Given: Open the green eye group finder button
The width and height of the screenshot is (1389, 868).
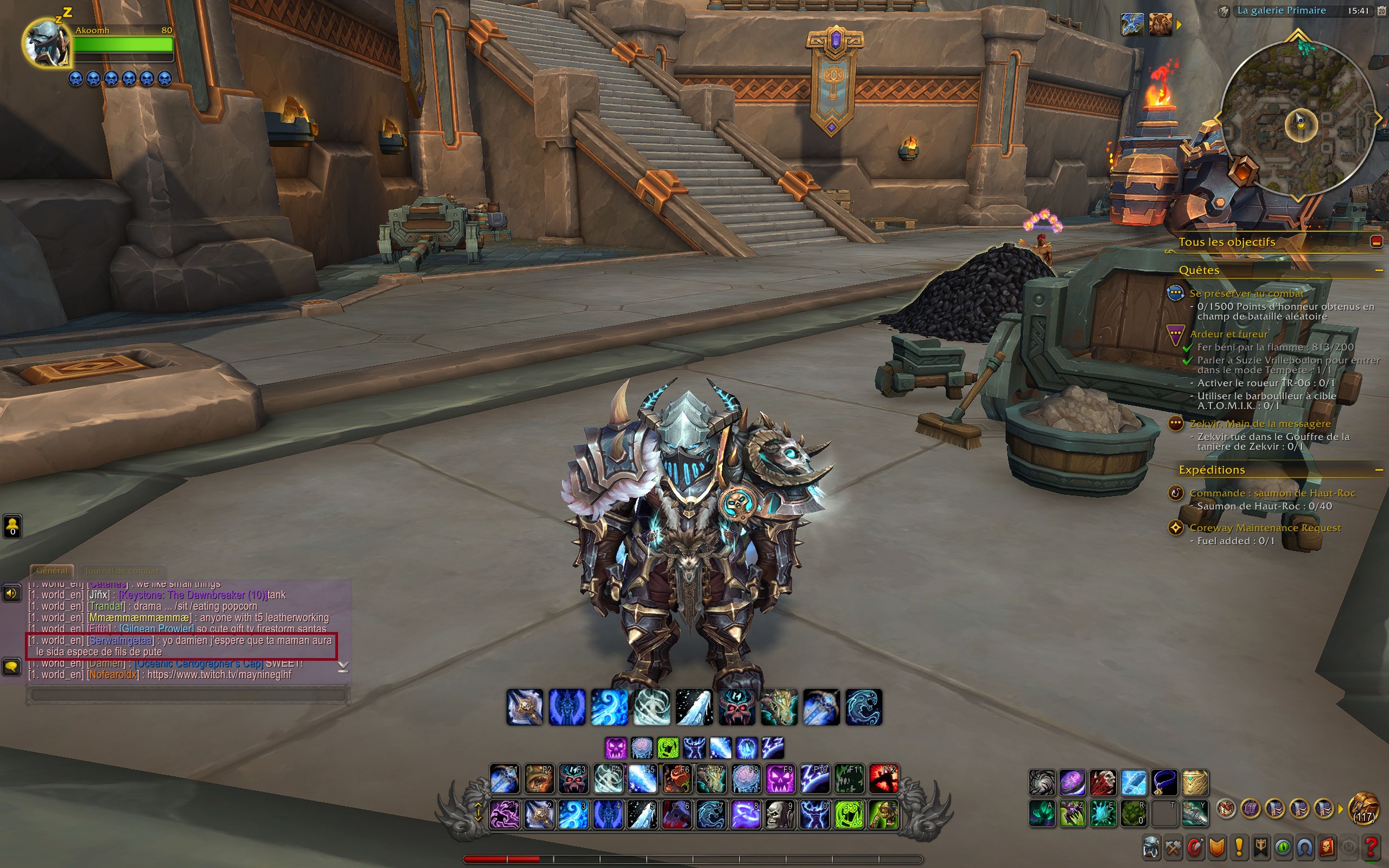Looking at the screenshot, I should point(1283,847).
